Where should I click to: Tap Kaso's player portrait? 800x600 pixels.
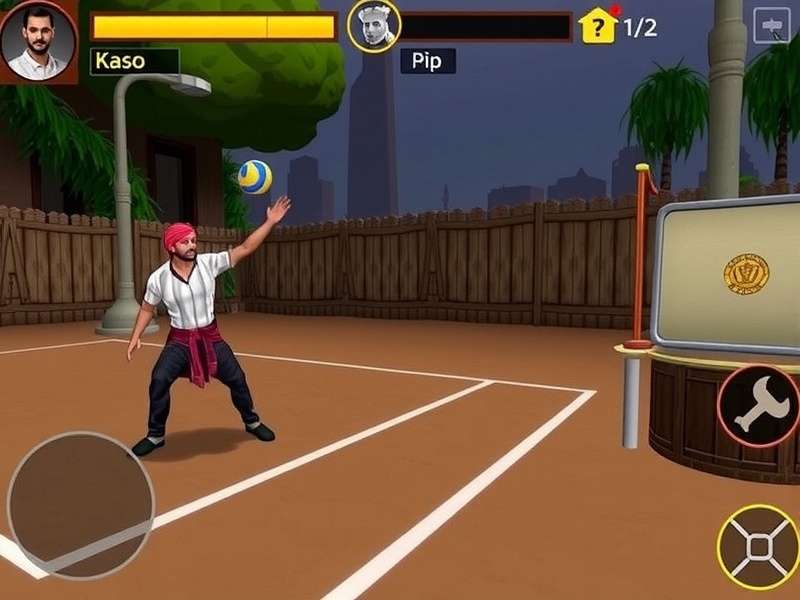point(38,40)
